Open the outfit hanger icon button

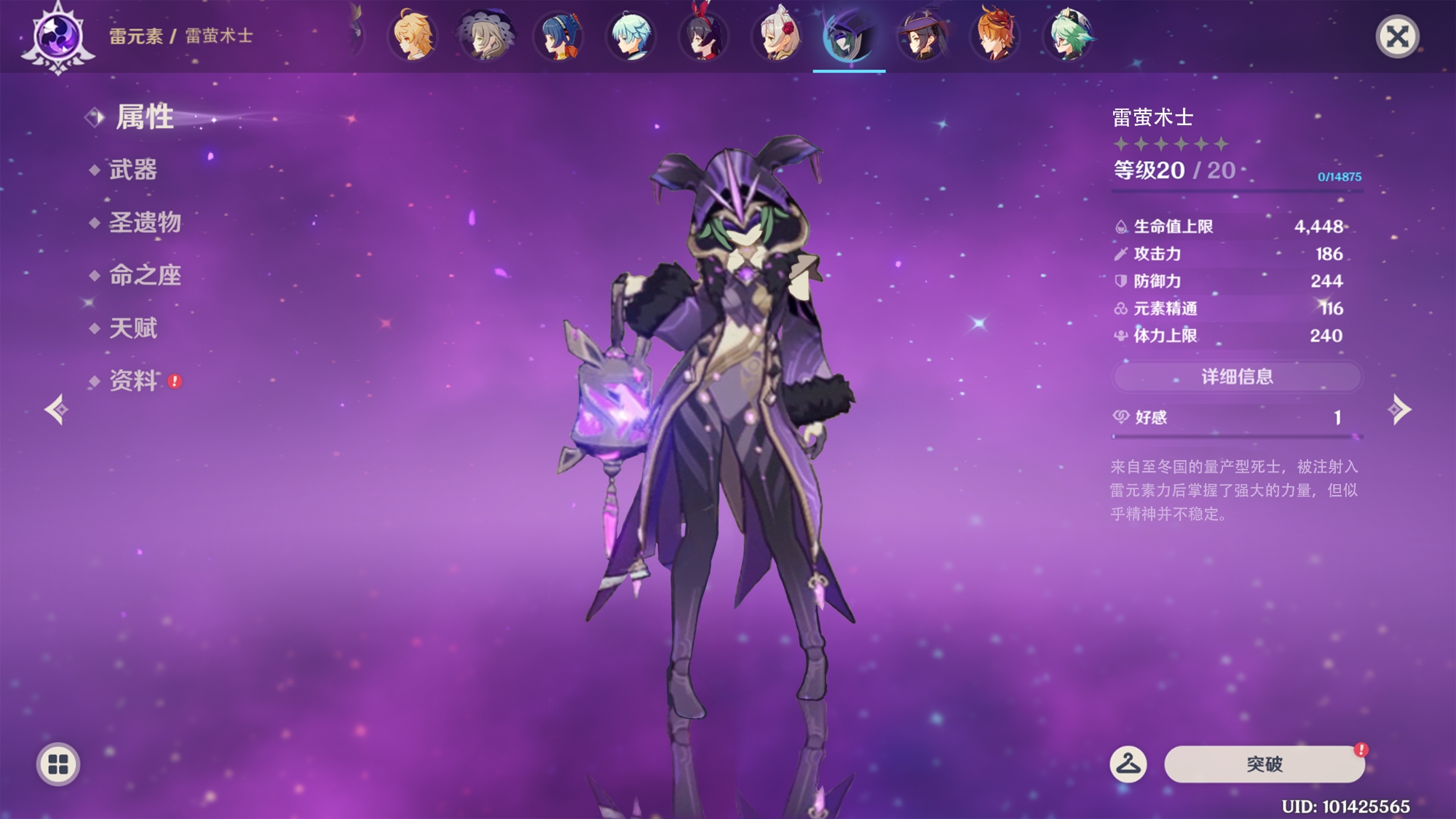tap(1128, 764)
